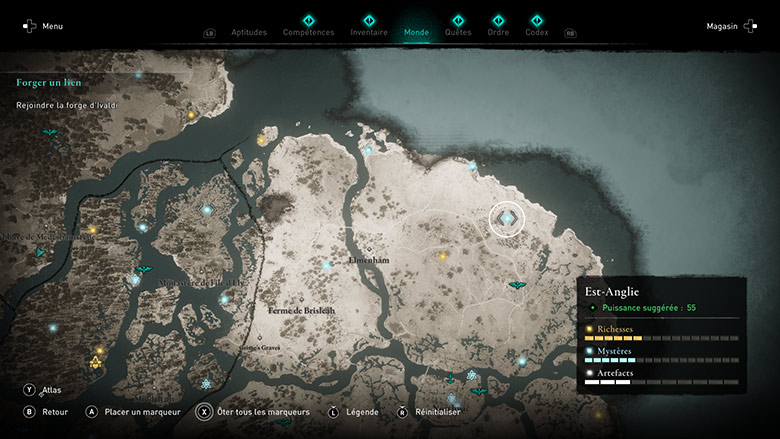The image size is (780, 439).
Task: Select the Elmenham location on the map
Action: (367, 259)
